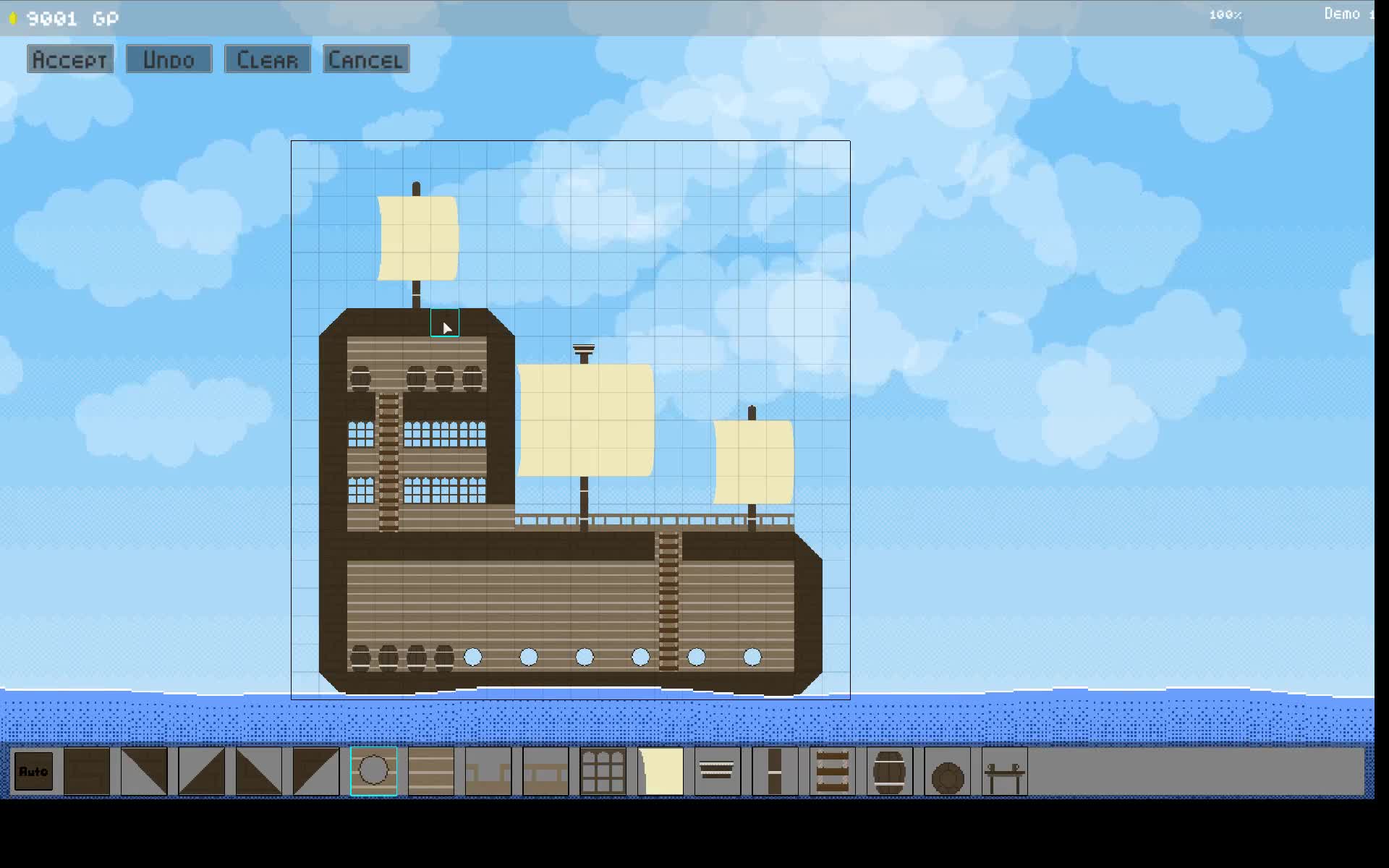This screenshot has height=868, width=1389.
Task: Click Undo to revert last placement
Action: tap(169, 59)
